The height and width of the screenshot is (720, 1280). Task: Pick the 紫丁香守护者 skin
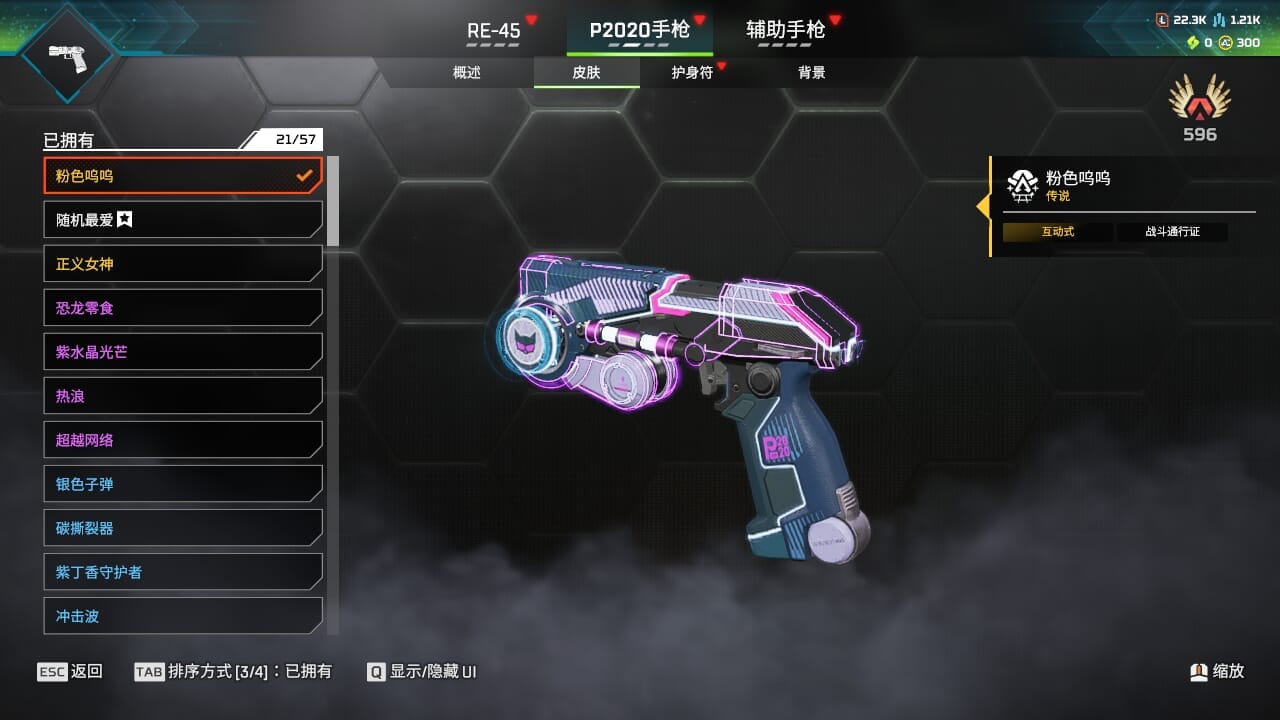pyautogui.click(x=183, y=572)
